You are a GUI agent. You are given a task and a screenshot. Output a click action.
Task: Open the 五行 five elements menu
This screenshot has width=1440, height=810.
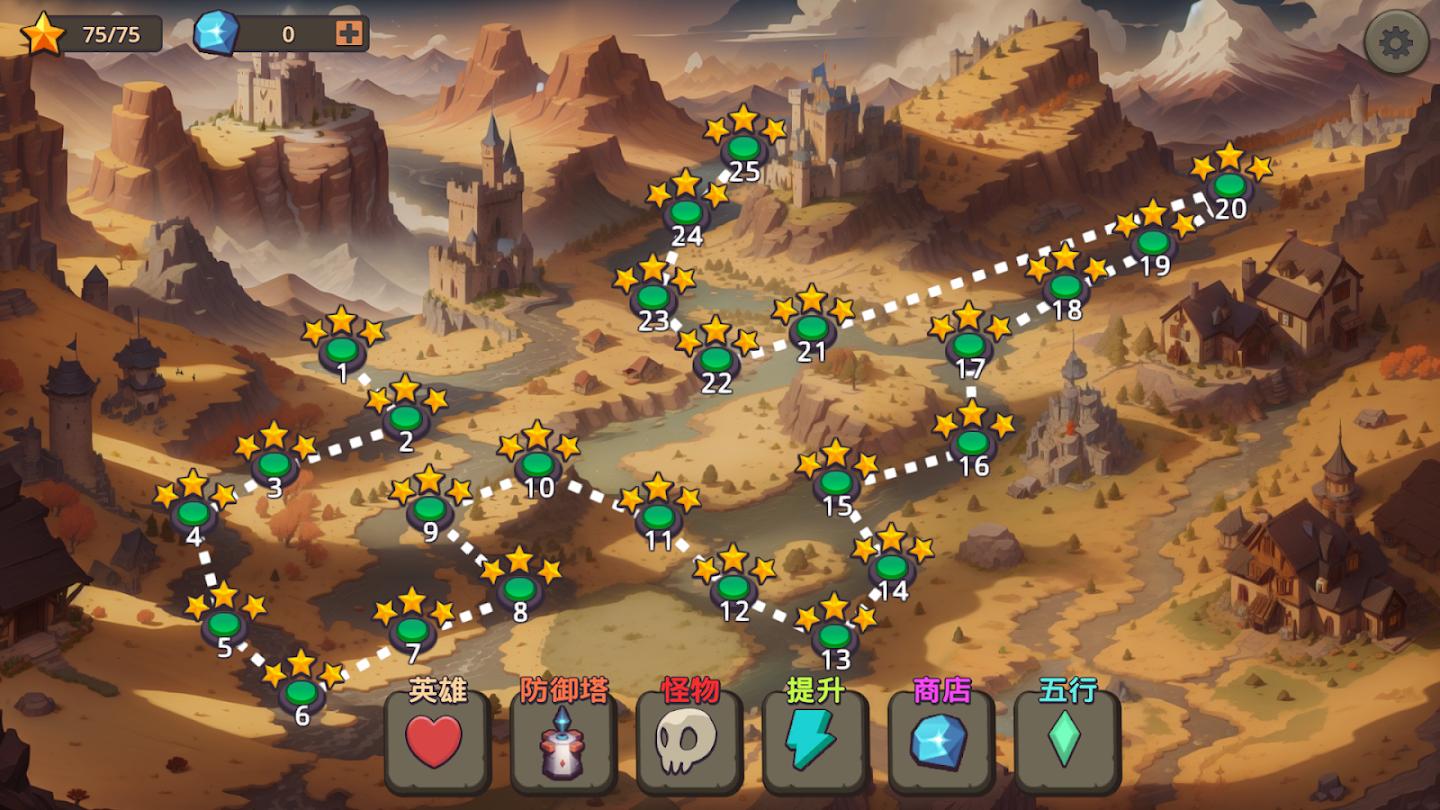1066,742
